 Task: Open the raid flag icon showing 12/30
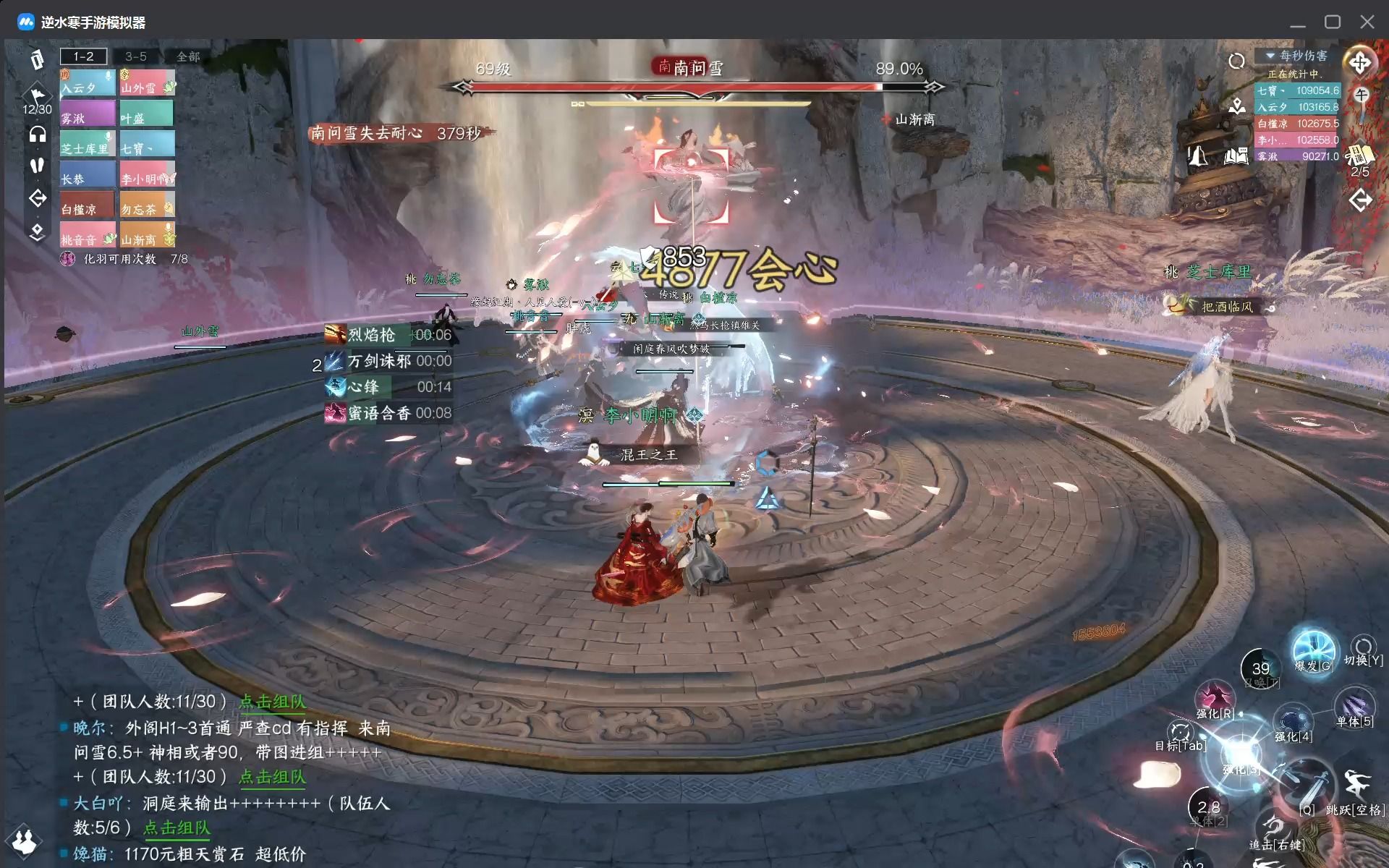tap(37, 98)
